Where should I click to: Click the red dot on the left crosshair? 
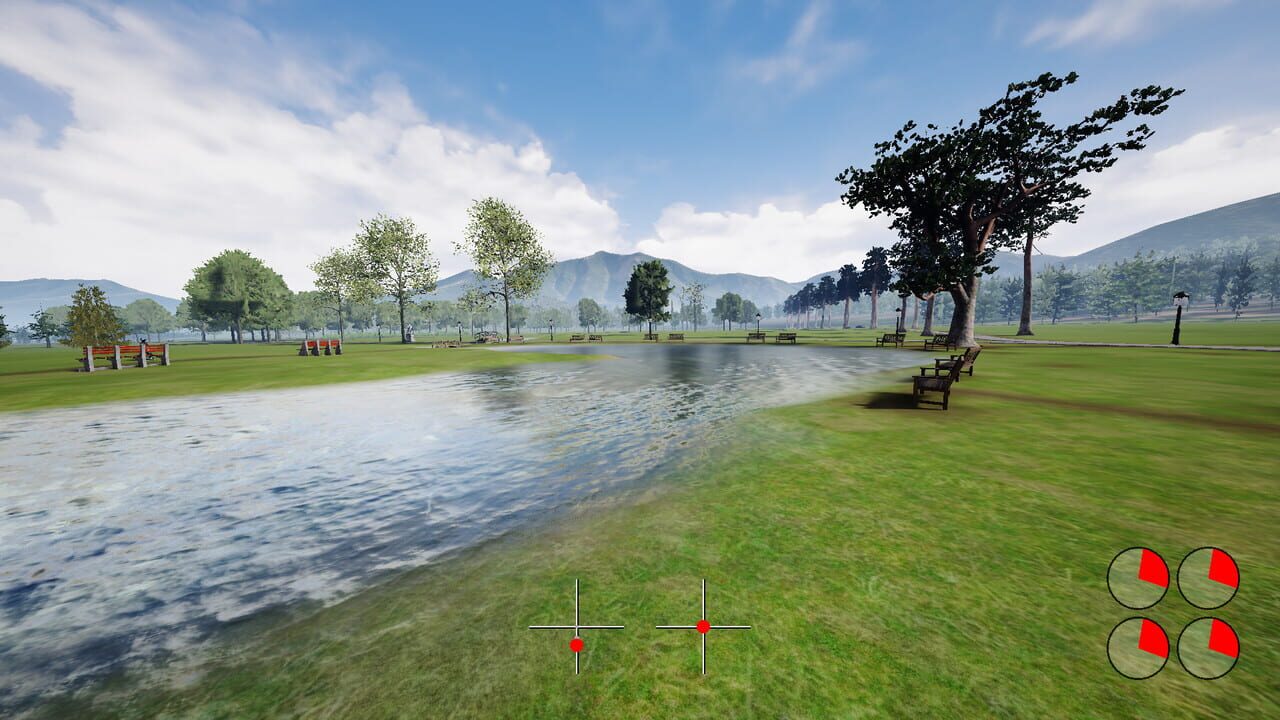coord(577,645)
